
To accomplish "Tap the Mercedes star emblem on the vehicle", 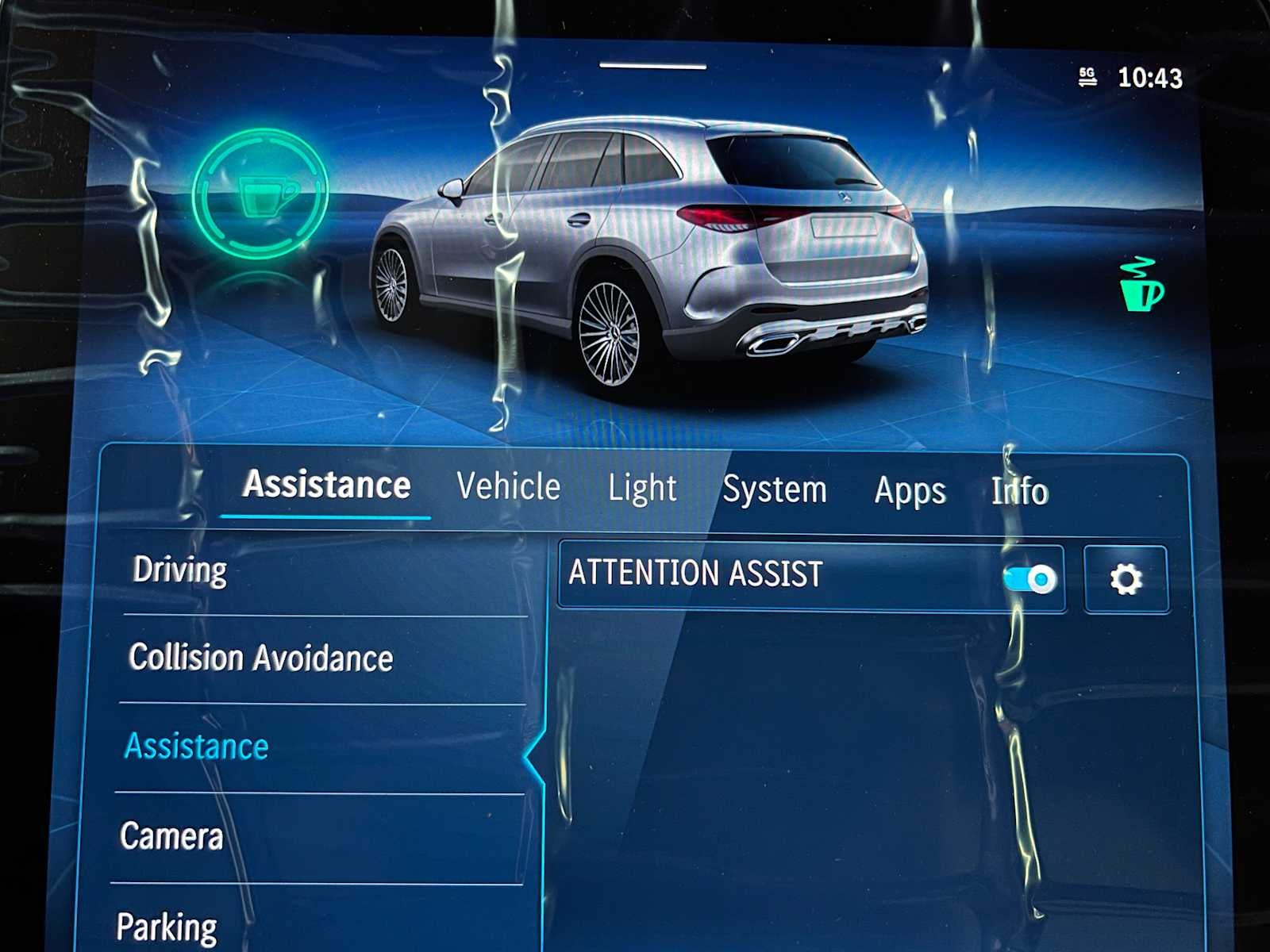I will [x=845, y=198].
